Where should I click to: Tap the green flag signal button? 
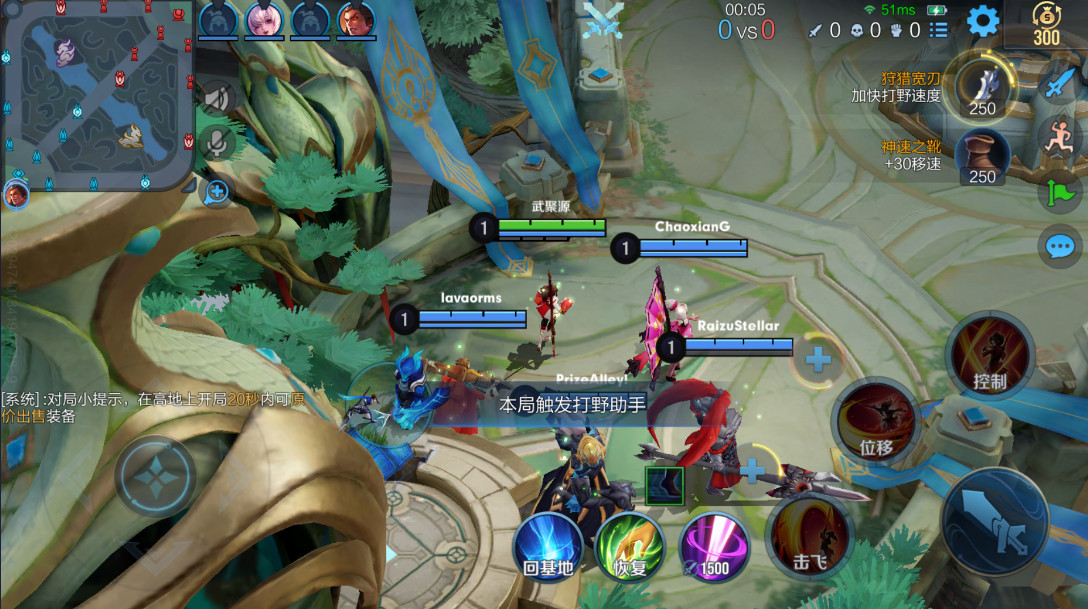(x=1059, y=190)
